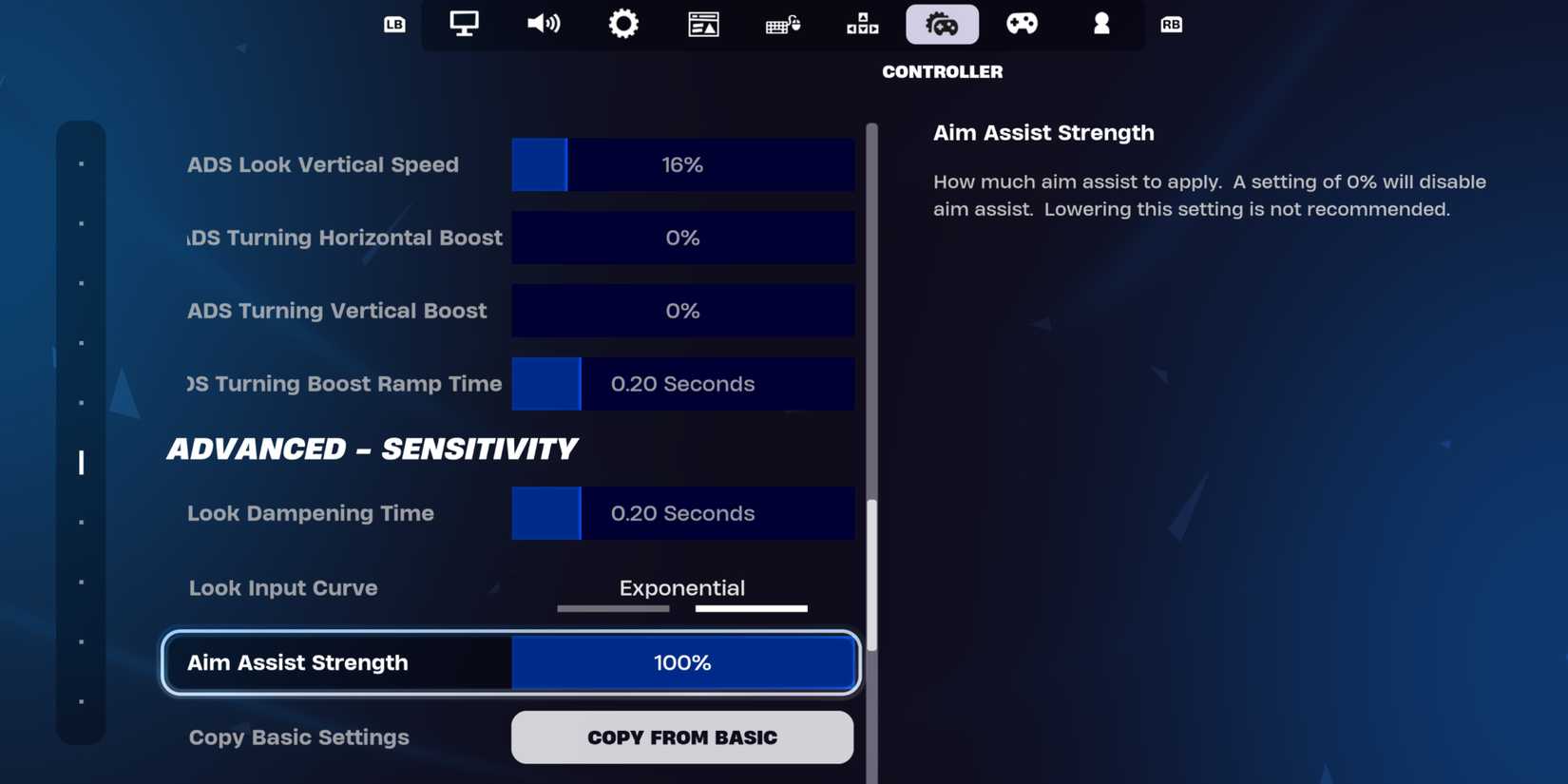Open the Account settings person icon
1568x784 pixels.
pos(1100,24)
